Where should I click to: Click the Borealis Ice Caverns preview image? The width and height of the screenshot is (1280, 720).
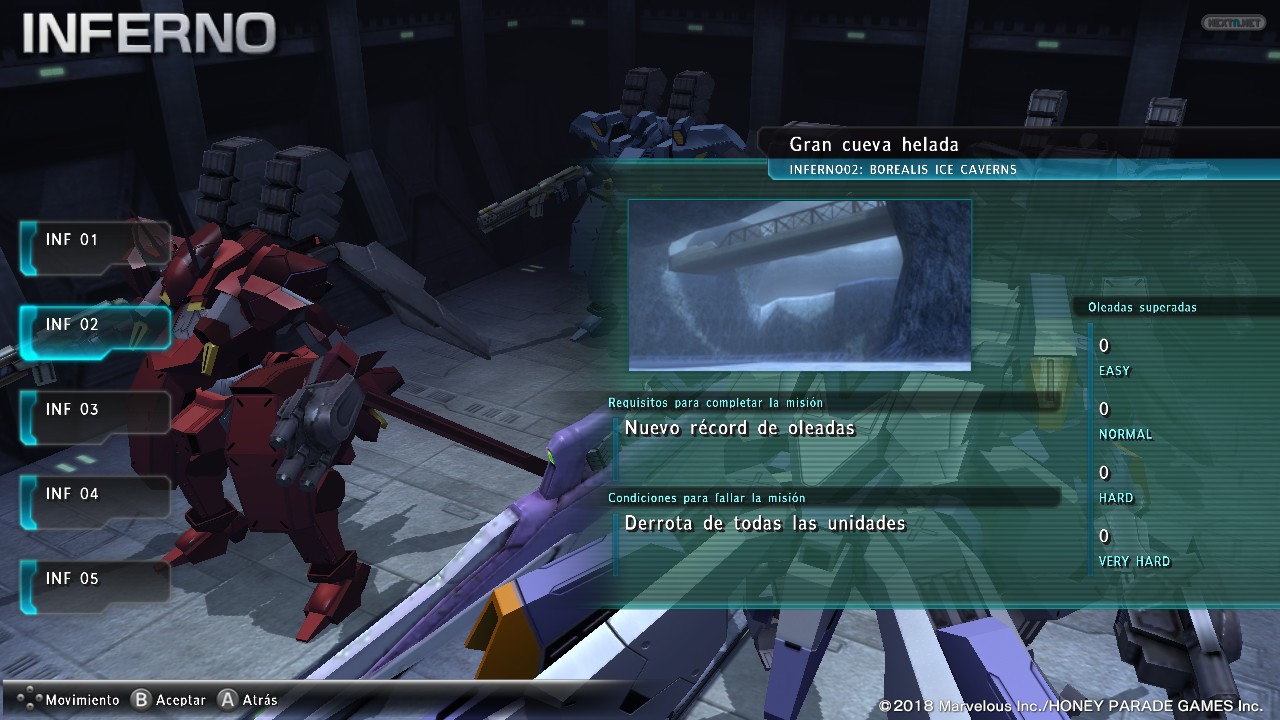pos(799,285)
